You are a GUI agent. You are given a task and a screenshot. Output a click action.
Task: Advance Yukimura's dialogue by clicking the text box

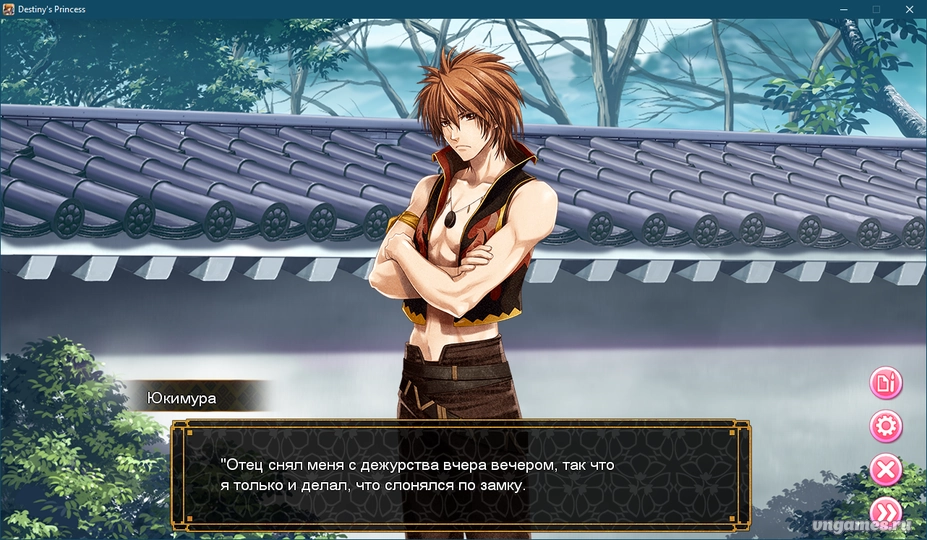[460, 475]
